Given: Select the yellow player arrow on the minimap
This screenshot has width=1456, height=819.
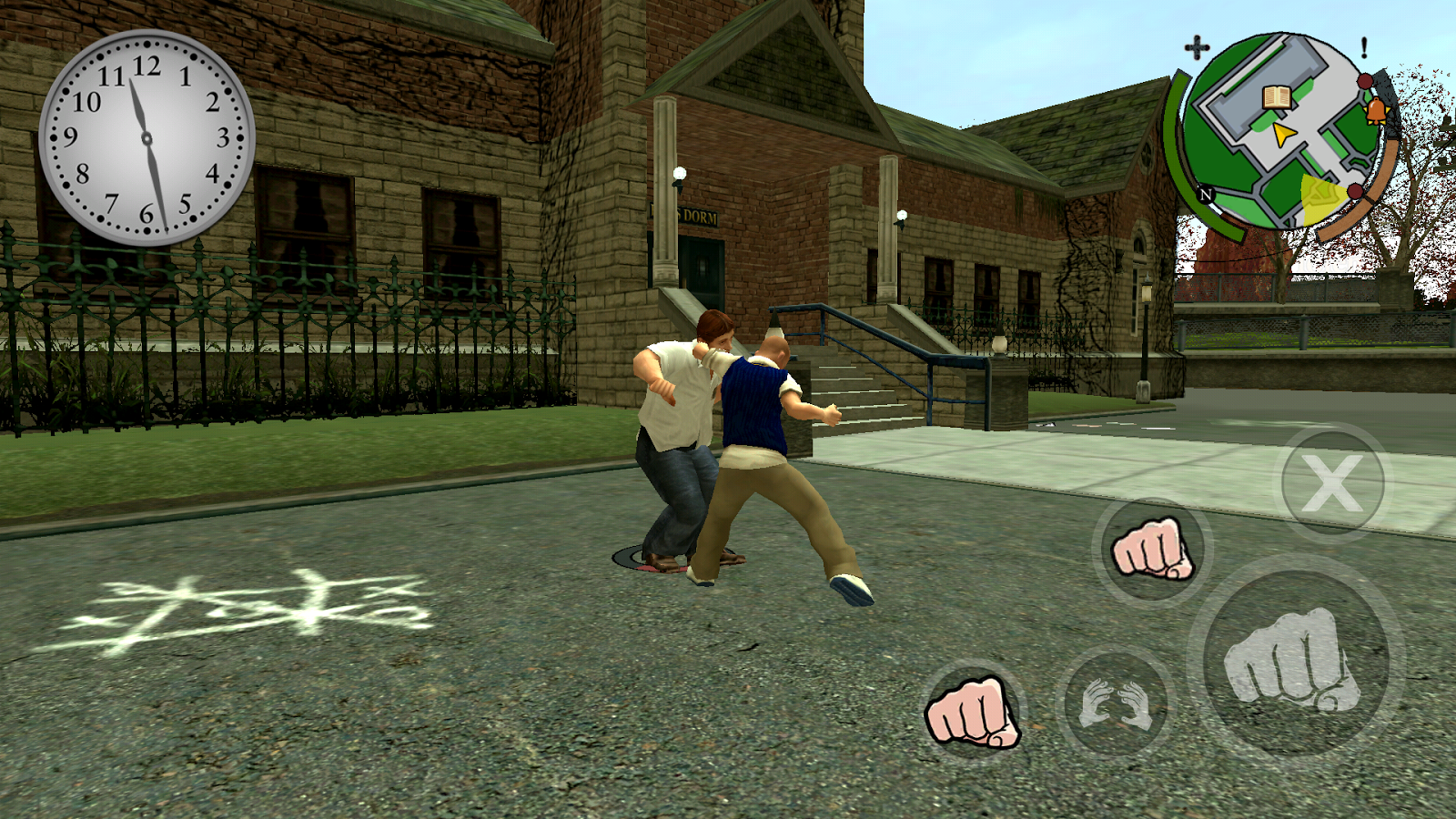Looking at the screenshot, I should coord(1284,135).
